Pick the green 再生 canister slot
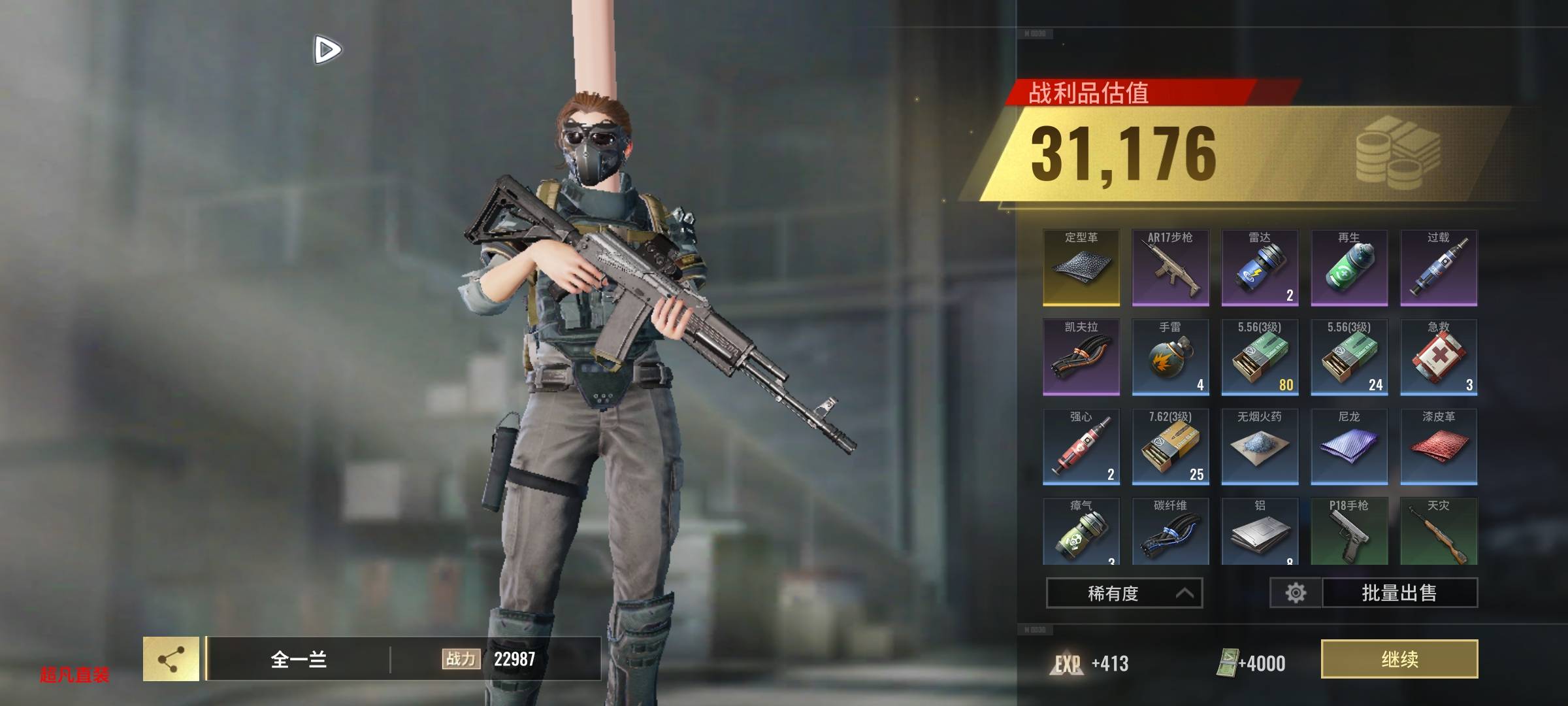The image size is (1568, 706). [x=1349, y=267]
